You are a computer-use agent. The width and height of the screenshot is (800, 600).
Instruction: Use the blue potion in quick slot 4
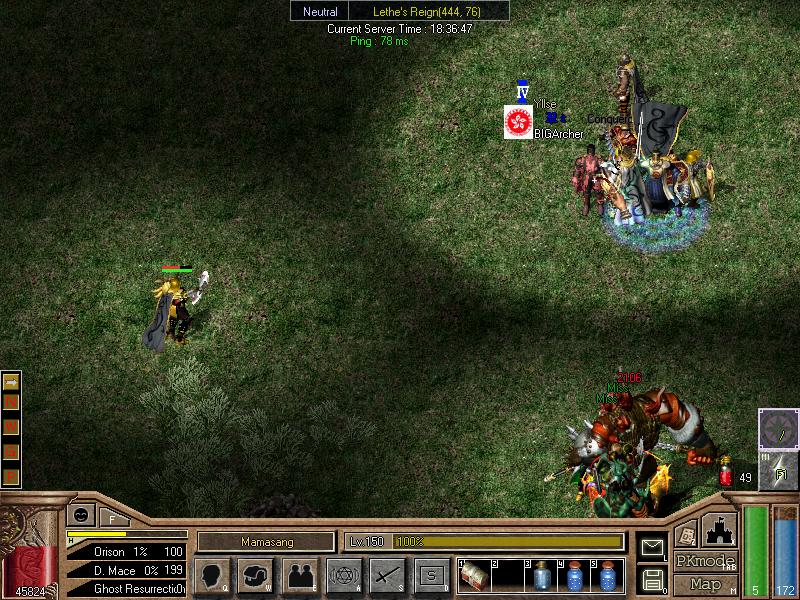coord(574,576)
